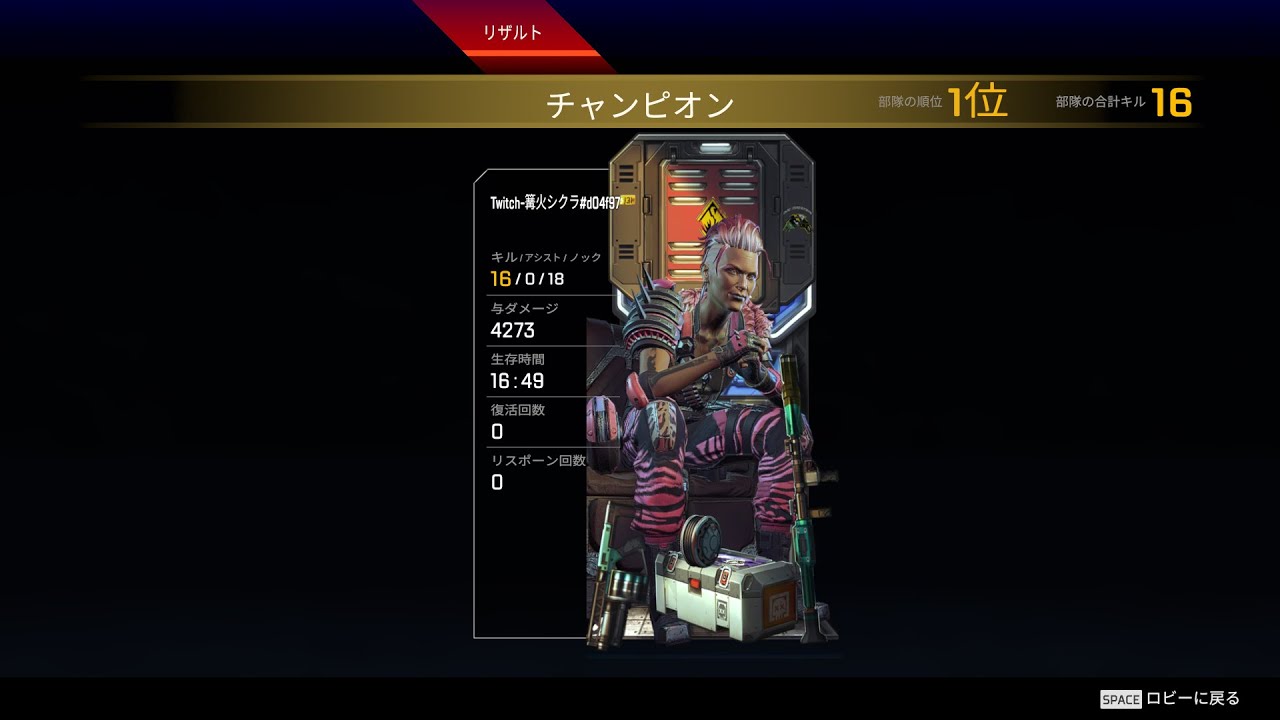Screen dimensions: 1280x720
Task: Click the dark badge emblem on the banner's right panel
Action: click(796, 222)
